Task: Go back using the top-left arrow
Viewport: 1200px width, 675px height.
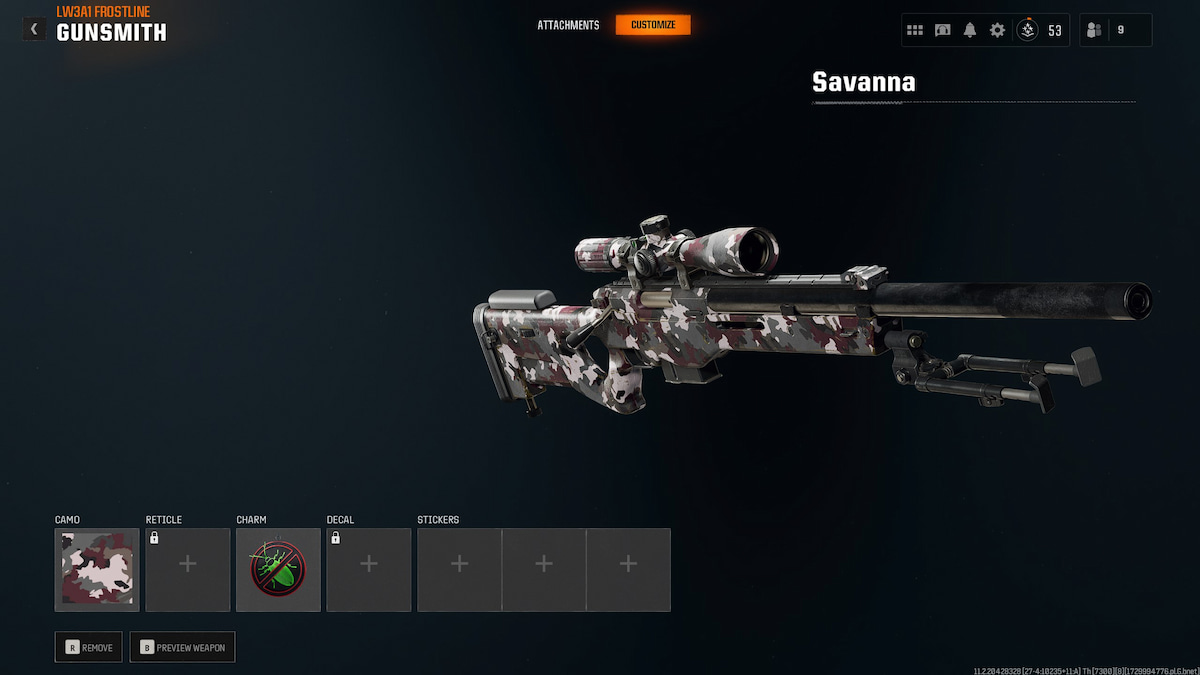Action: pyautogui.click(x=34, y=29)
